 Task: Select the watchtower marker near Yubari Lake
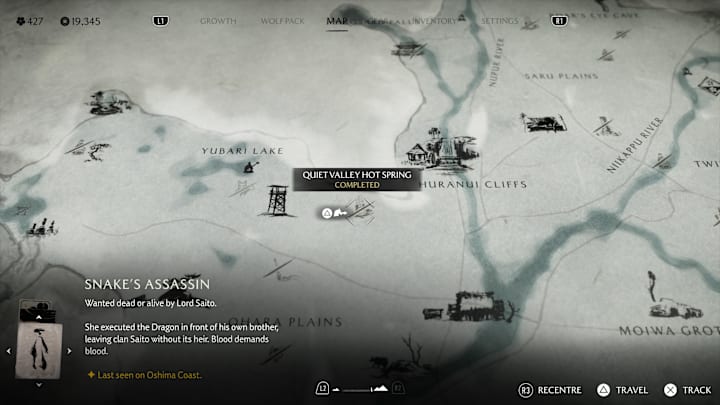pos(277,199)
